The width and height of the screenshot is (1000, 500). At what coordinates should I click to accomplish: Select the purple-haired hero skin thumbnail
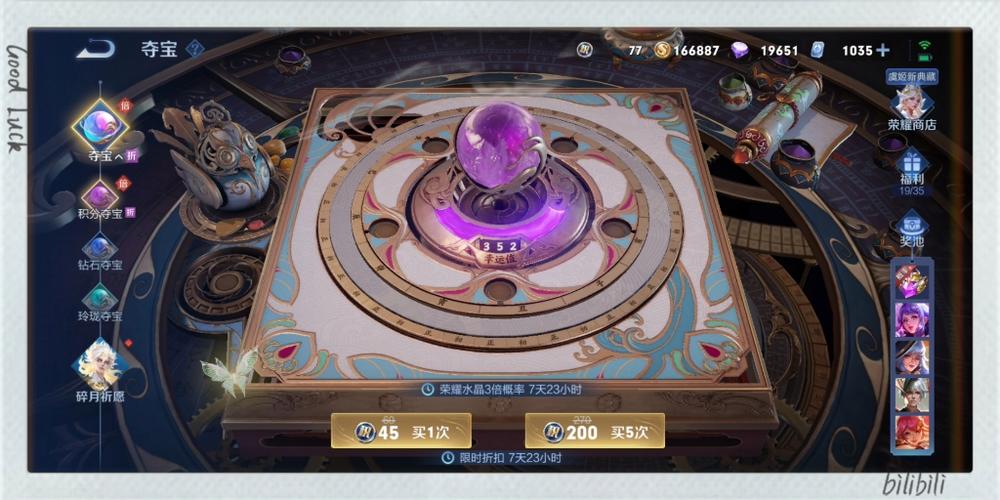pos(912,320)
